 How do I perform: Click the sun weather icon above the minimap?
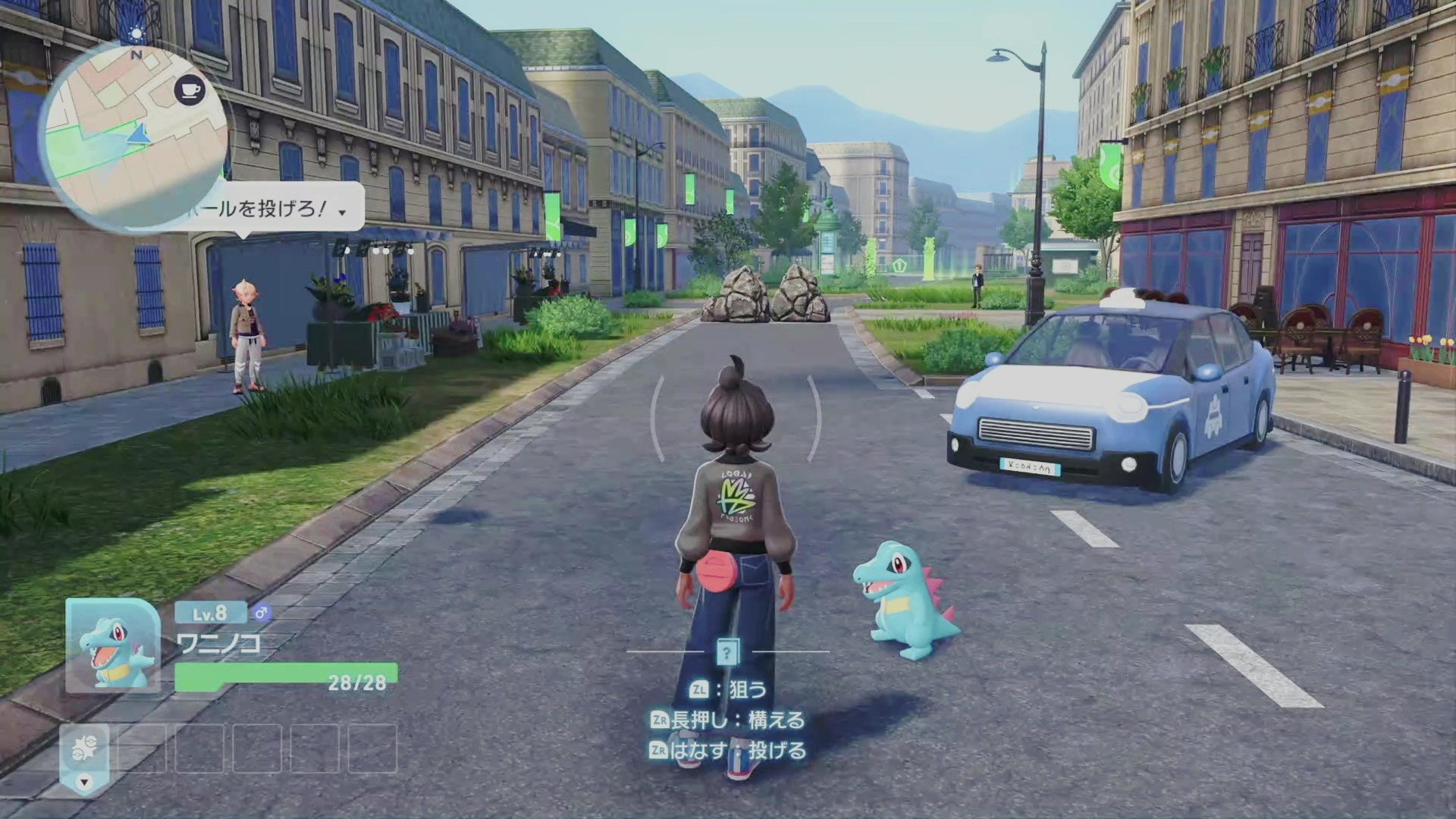tap(136, 33)
